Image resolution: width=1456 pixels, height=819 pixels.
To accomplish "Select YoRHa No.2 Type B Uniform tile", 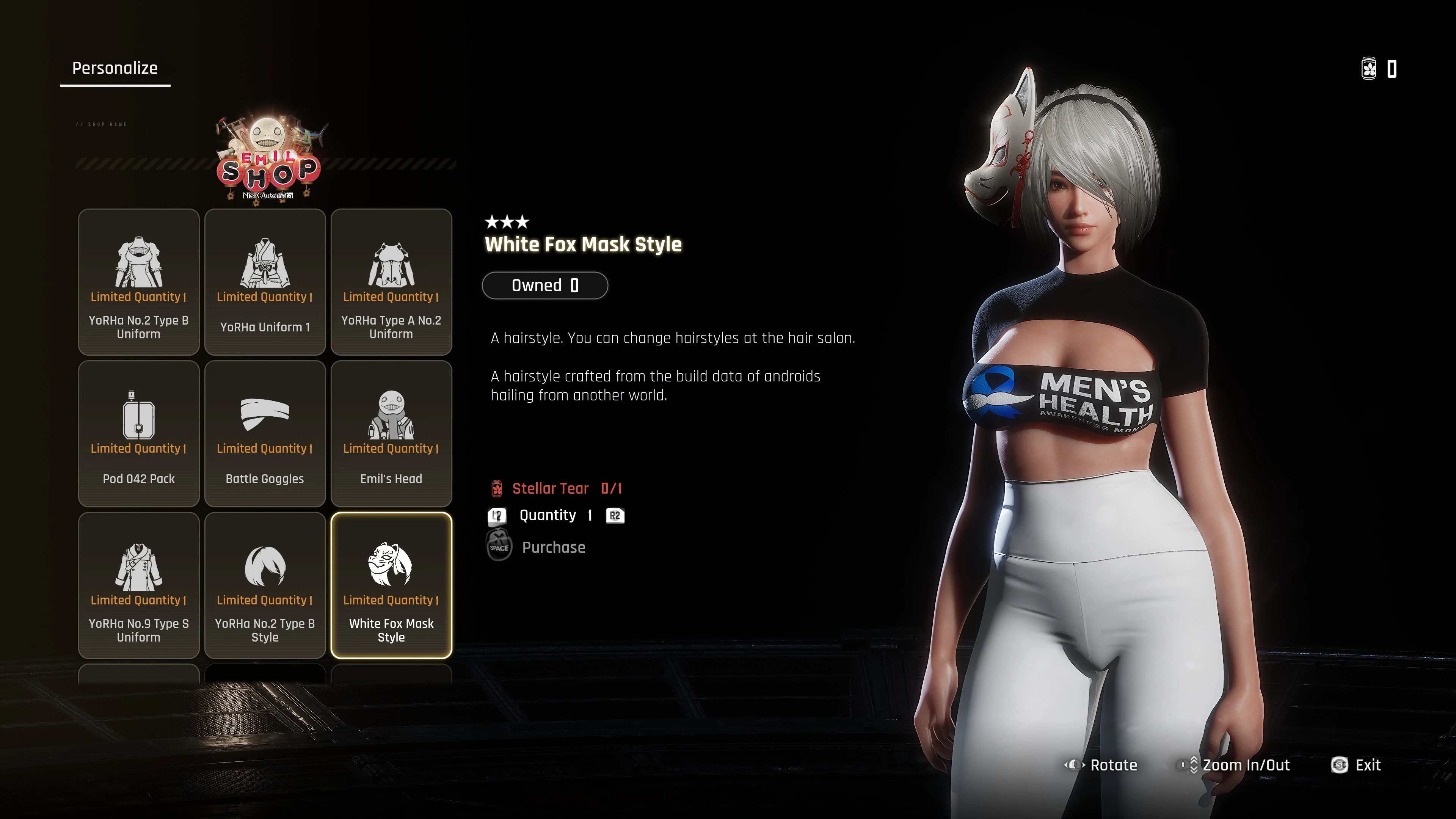I will click(138, 282).
